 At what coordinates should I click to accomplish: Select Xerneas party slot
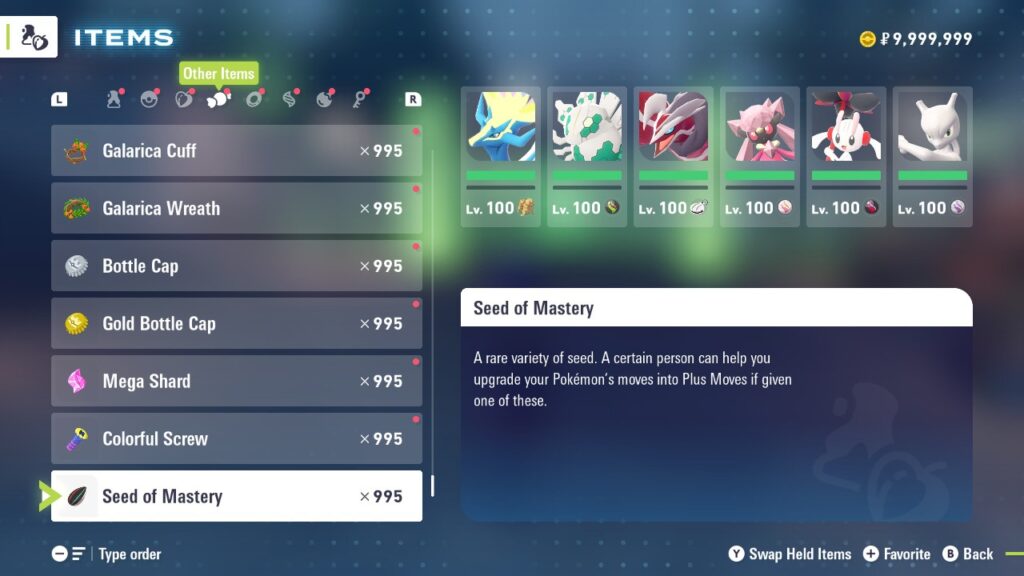click(501, 155)
